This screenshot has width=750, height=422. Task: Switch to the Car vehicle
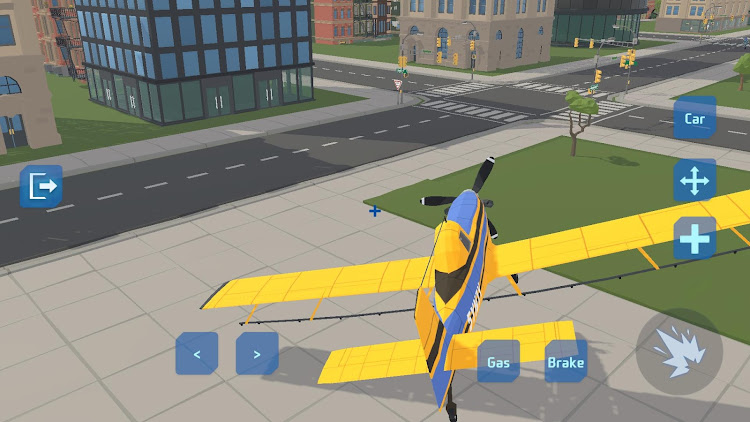pos(694,119)
